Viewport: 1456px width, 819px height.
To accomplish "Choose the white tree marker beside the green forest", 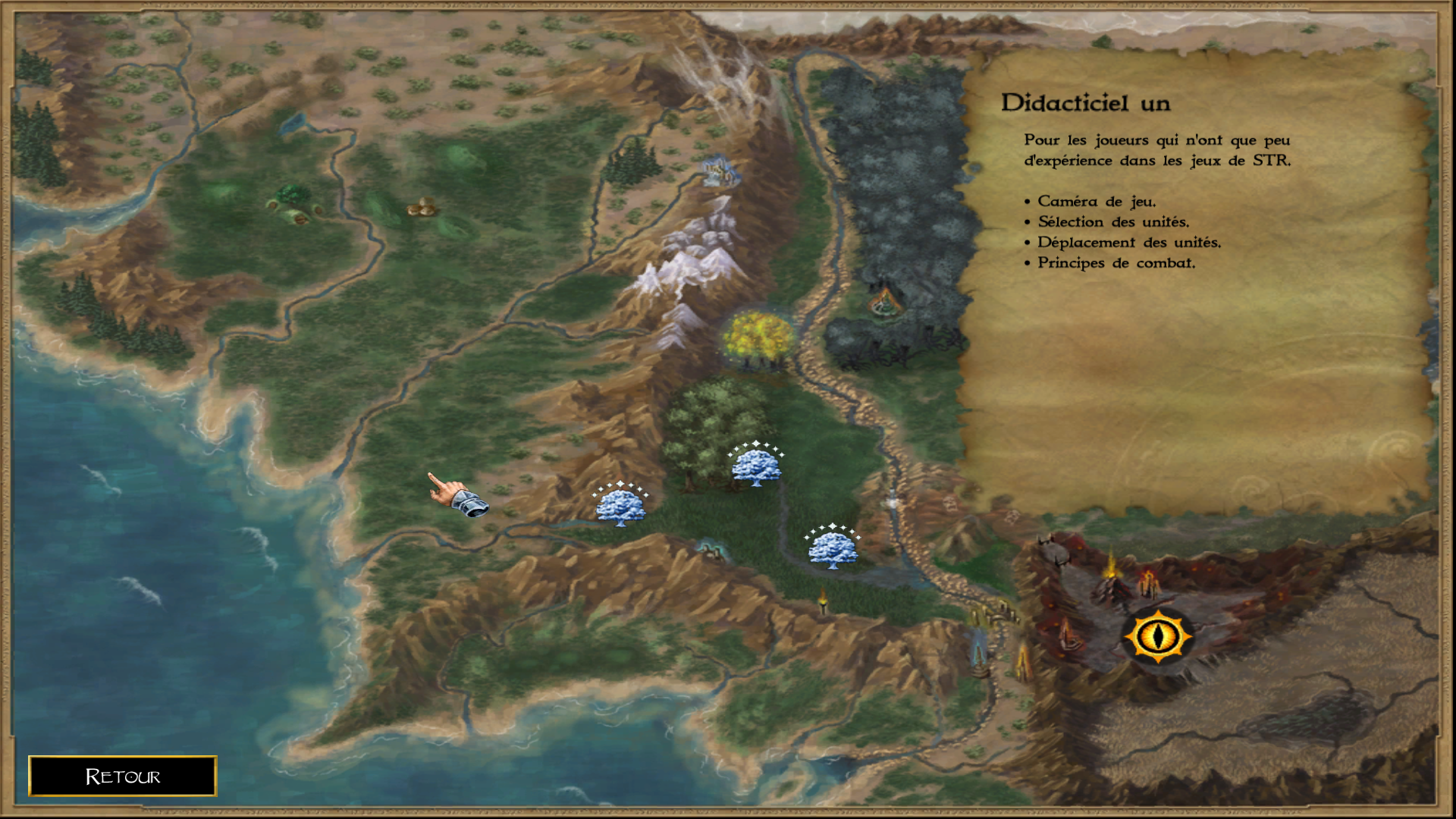I will click(x=756, y=466).
